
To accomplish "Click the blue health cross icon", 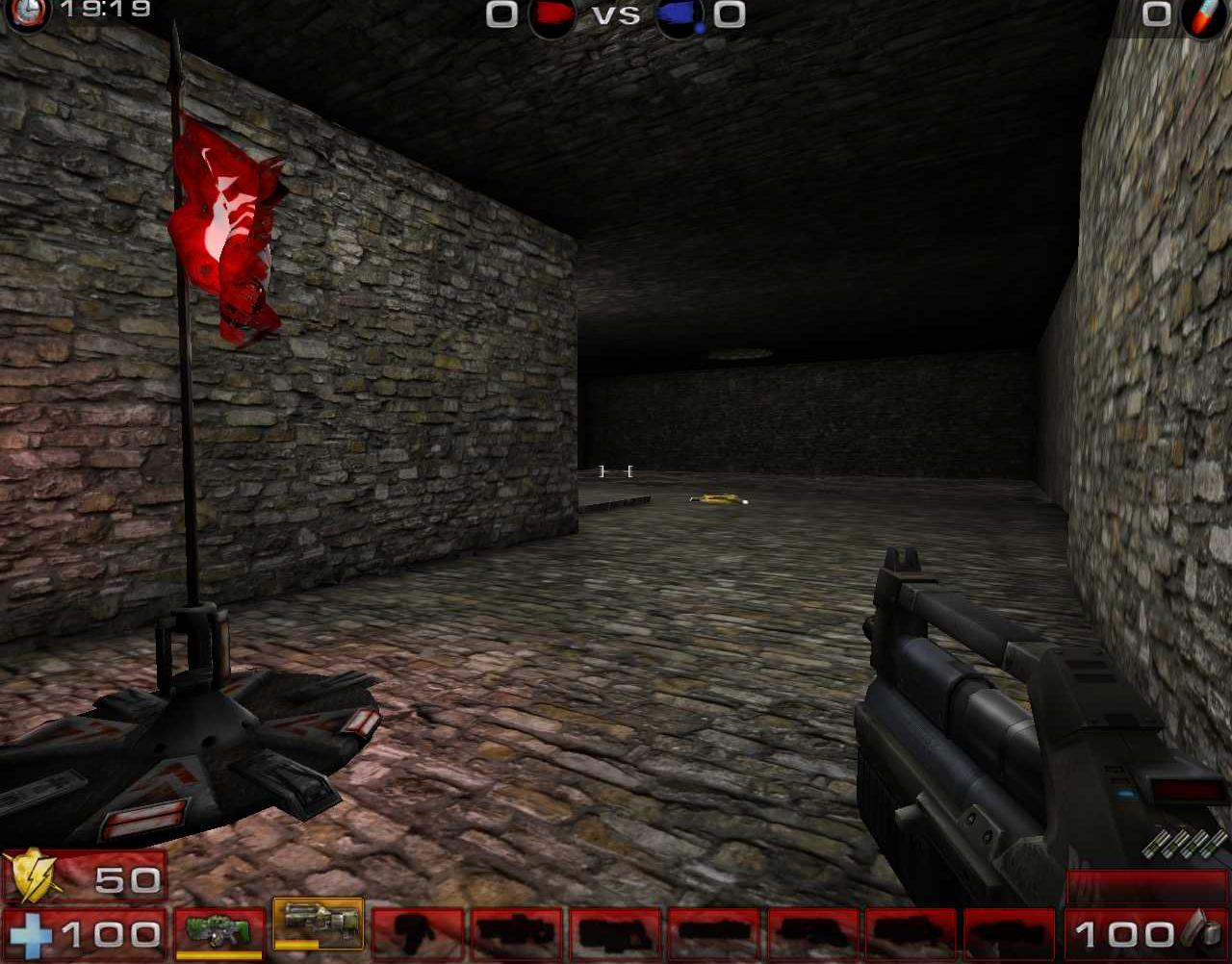I will (x=31, y=931).
